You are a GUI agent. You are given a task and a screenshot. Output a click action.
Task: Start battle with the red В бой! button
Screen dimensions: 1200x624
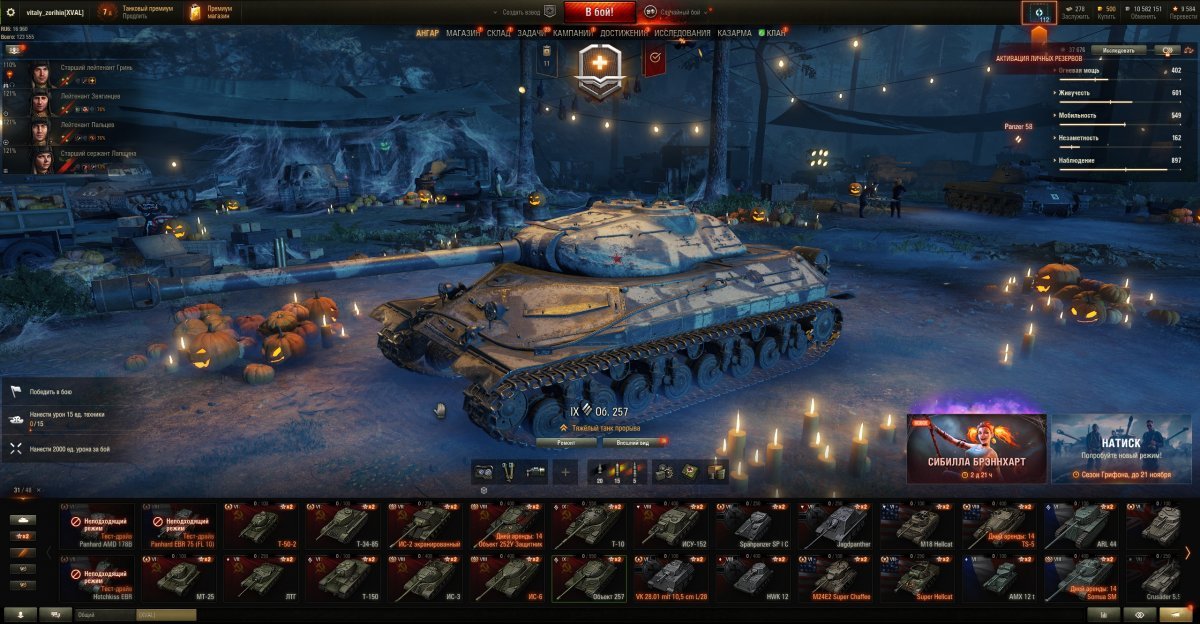click(x=600, y=12)
